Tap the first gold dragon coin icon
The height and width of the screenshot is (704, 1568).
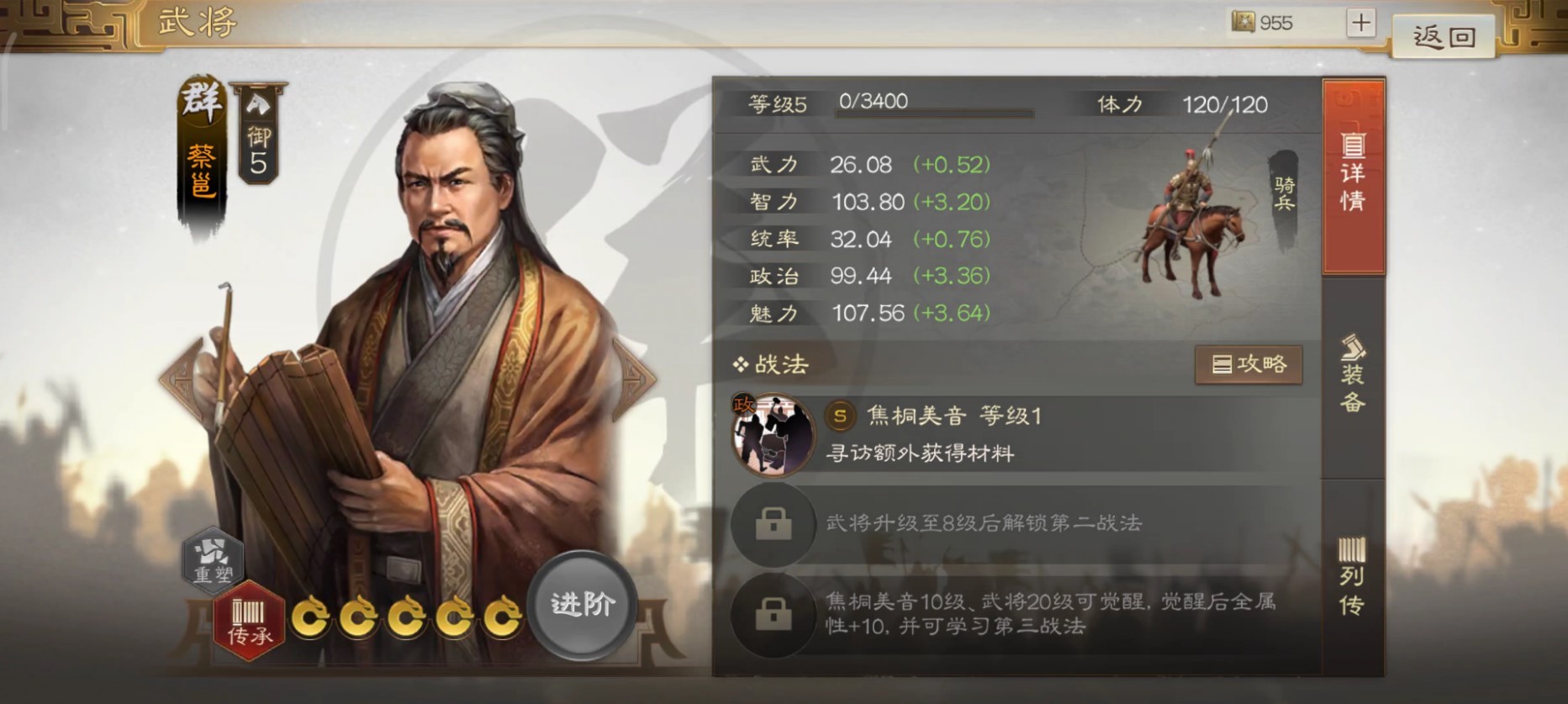coord(312,617)
